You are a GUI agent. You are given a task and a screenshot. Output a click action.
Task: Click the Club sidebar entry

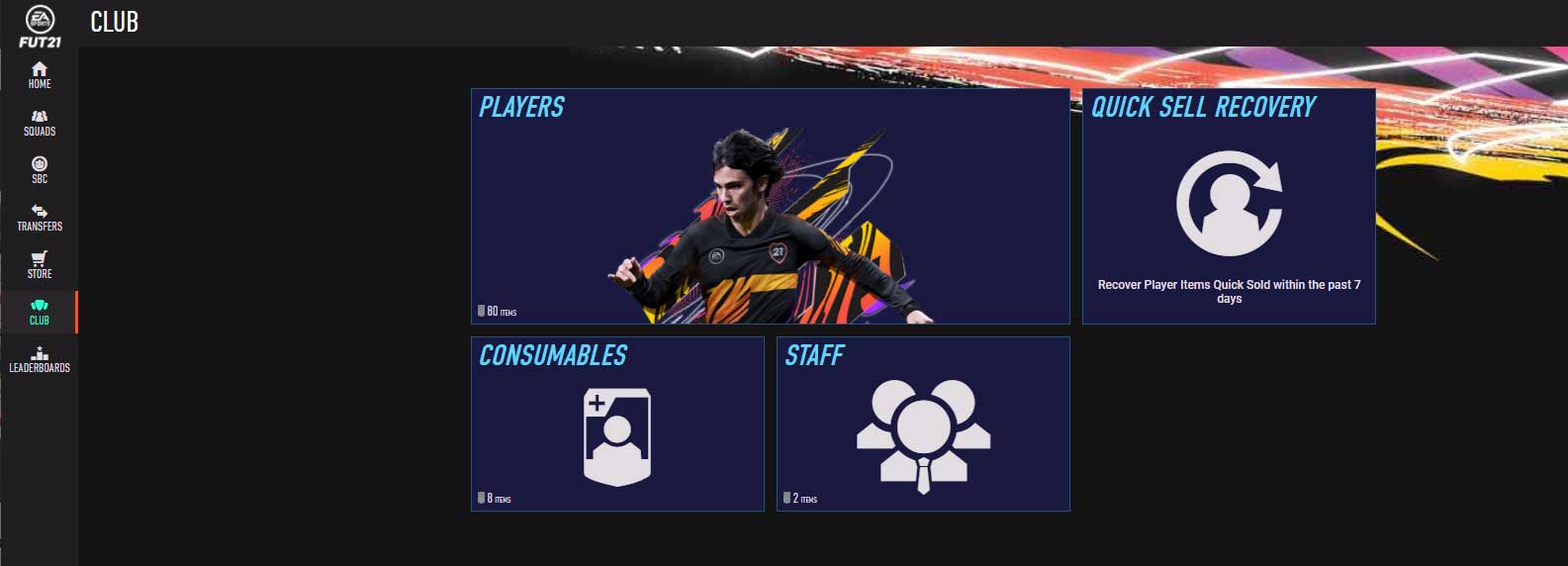[39, 312]
